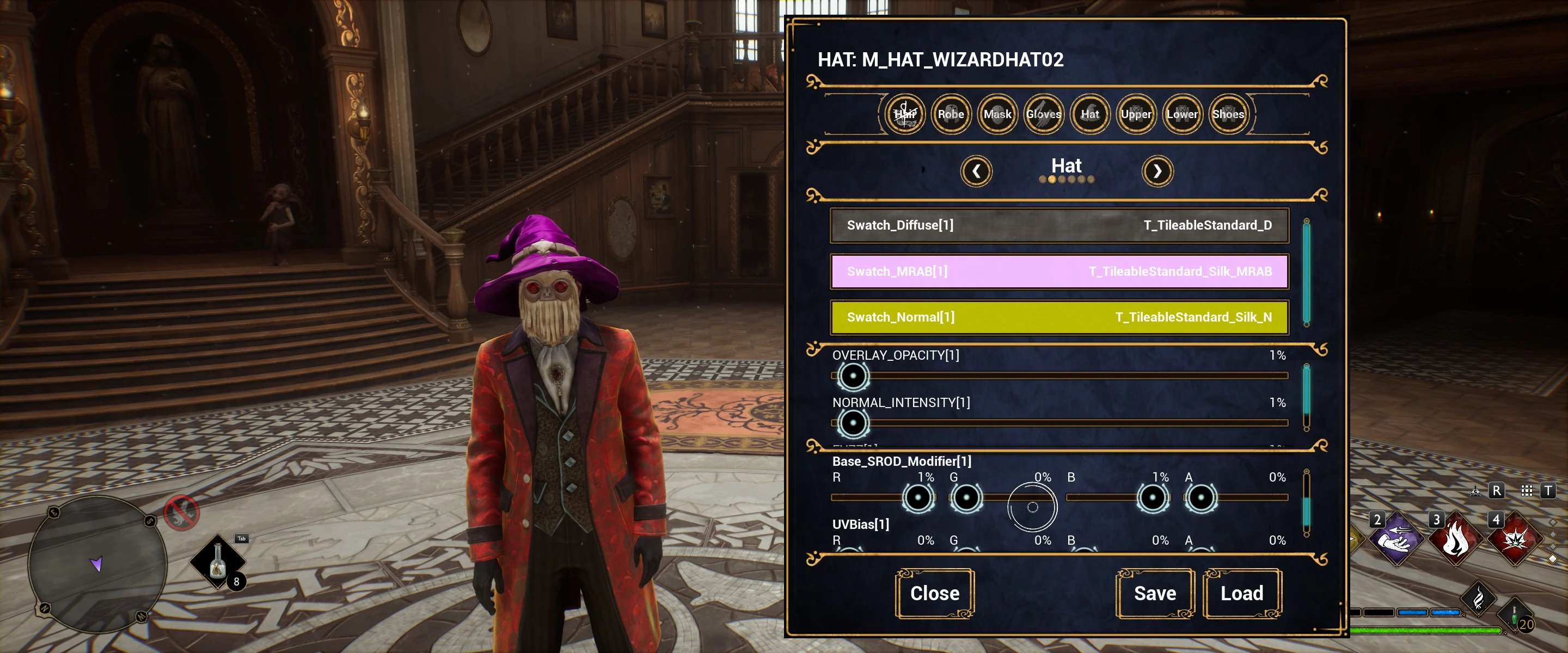Screen dimensions: 1568x653
Task: Open the pink Swatch_MRAB color bar
Action: [x=1059, y=272]
